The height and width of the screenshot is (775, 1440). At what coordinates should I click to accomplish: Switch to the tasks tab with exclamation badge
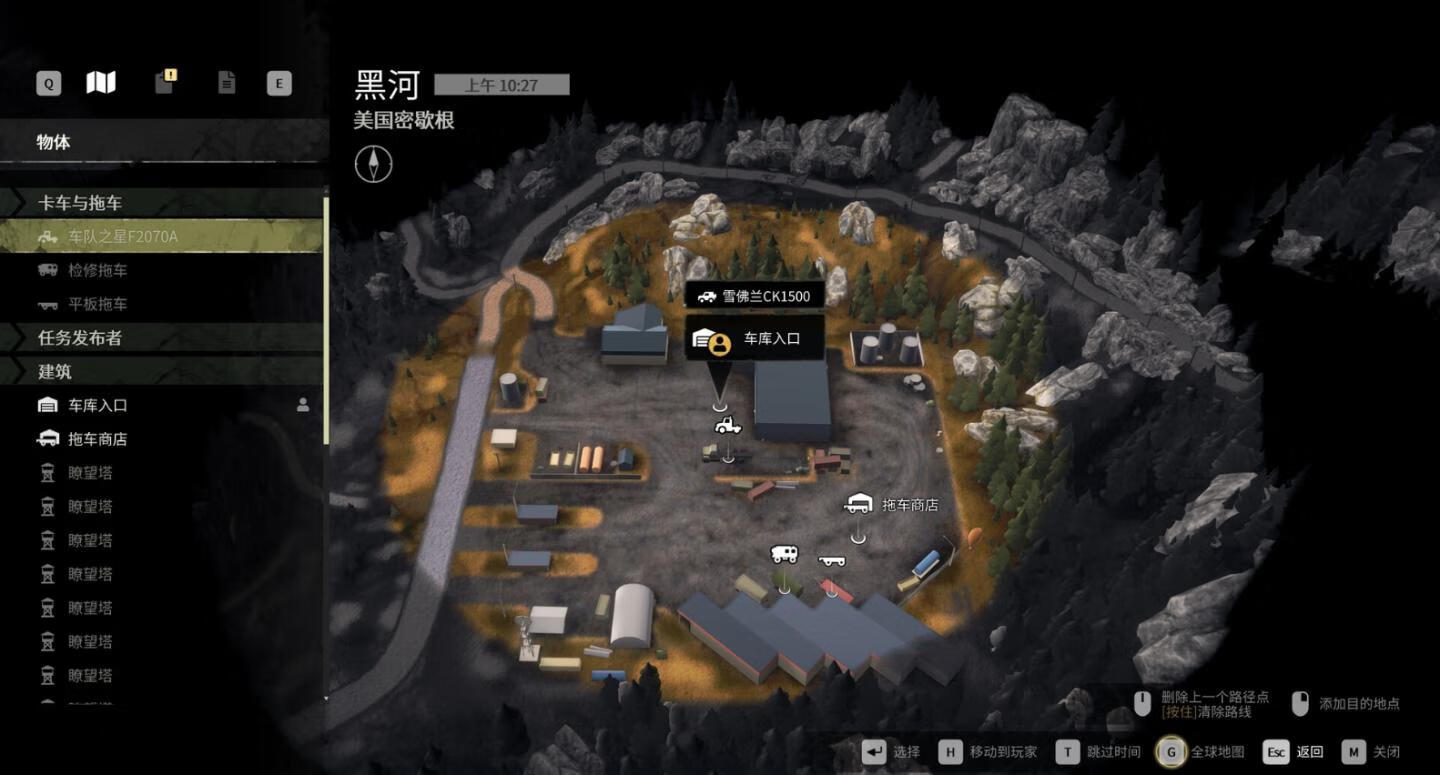pyautogui.click(x=165, y=82)
